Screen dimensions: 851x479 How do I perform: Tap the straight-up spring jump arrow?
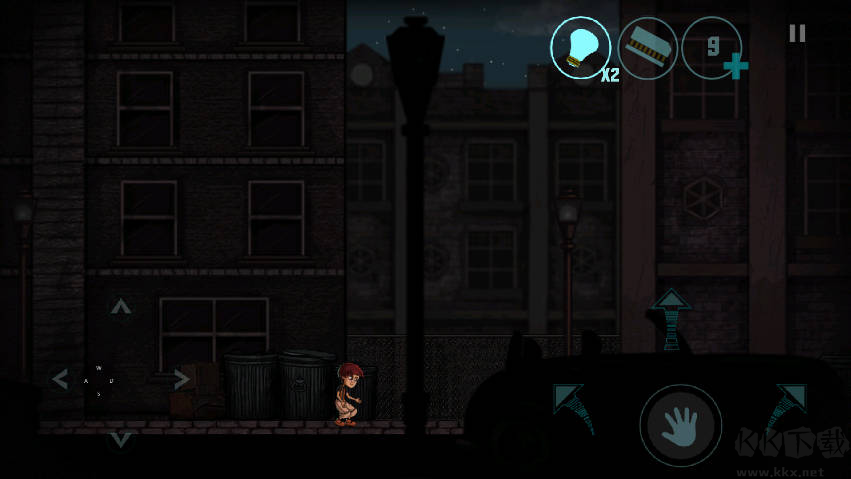[670, 318]
